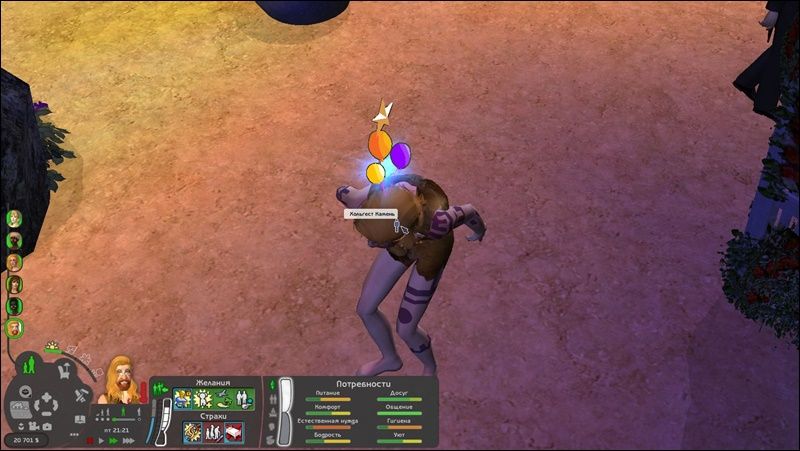Select the top blonde sim portrait in the family list
This screenshot has width=800, height=451.
(x=14, y=218)
